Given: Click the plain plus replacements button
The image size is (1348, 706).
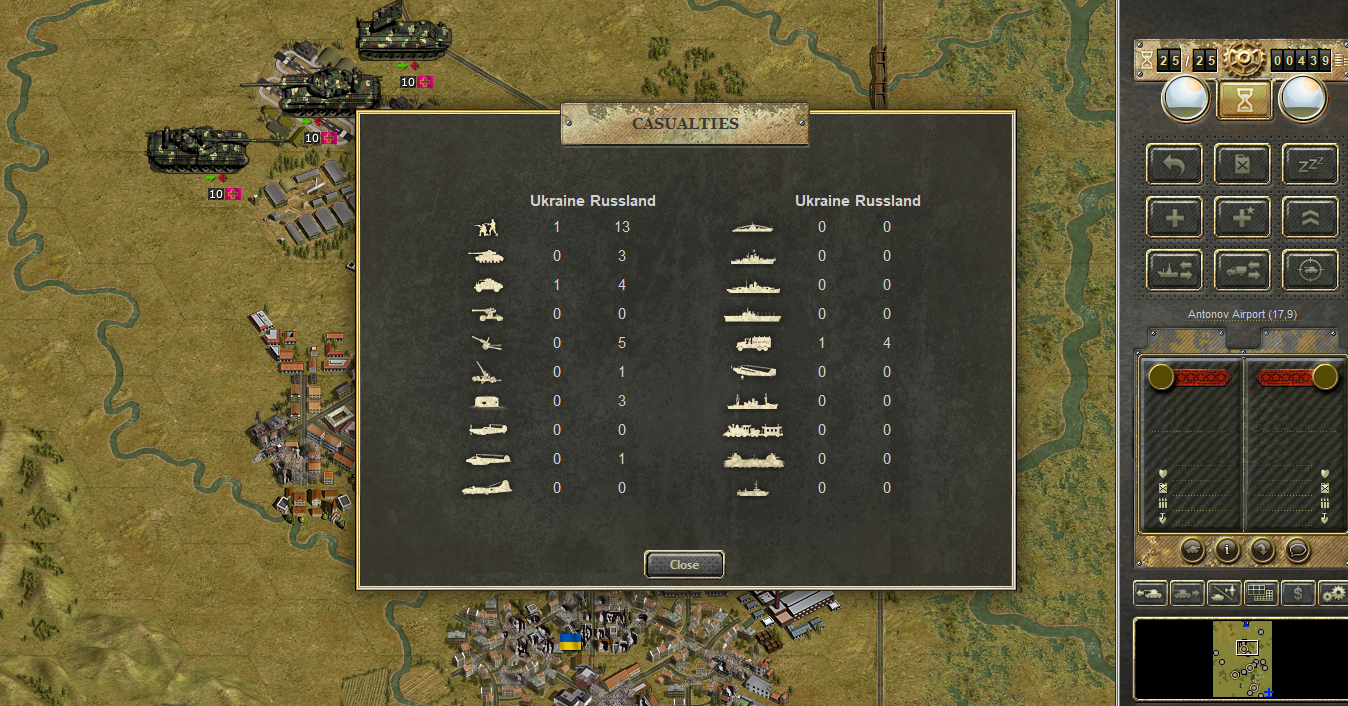Looking at the screenshot, I should click(x=1175, y=217).
